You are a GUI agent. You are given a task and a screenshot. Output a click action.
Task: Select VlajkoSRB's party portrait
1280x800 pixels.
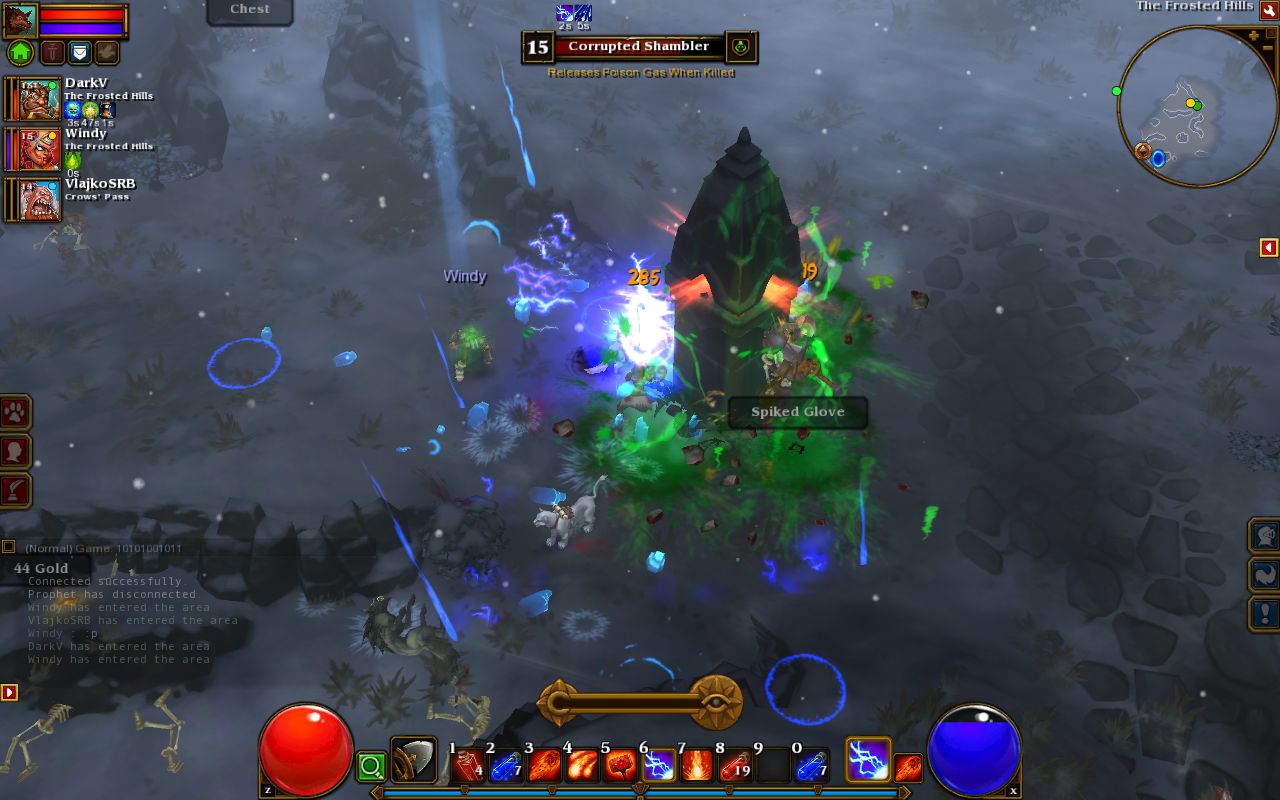pos(40,199)
